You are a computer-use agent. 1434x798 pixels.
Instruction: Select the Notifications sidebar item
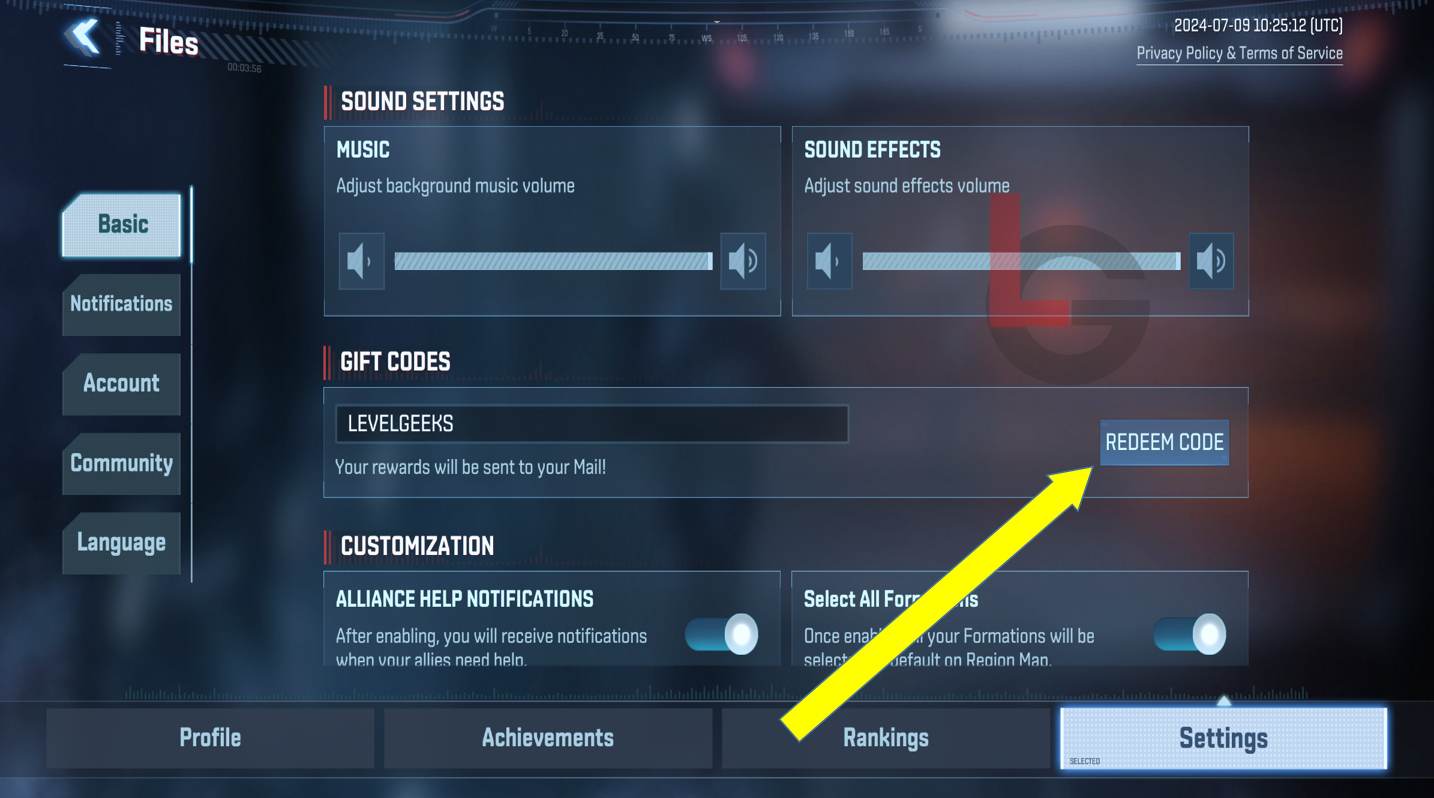(x=120, y=304)
